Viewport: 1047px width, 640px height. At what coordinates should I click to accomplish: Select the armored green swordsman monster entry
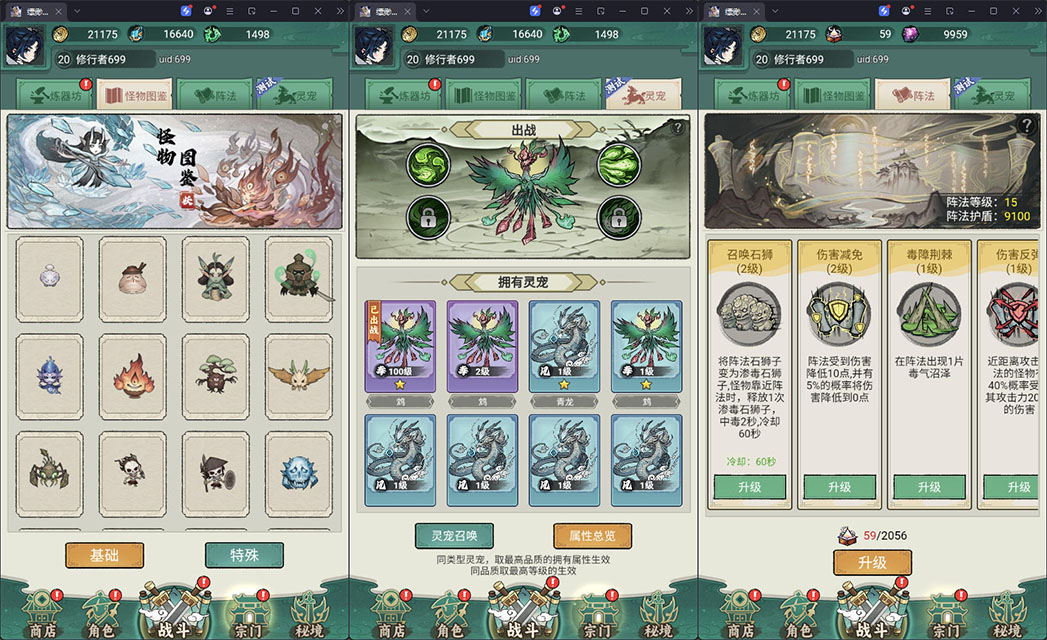(298, 278)
